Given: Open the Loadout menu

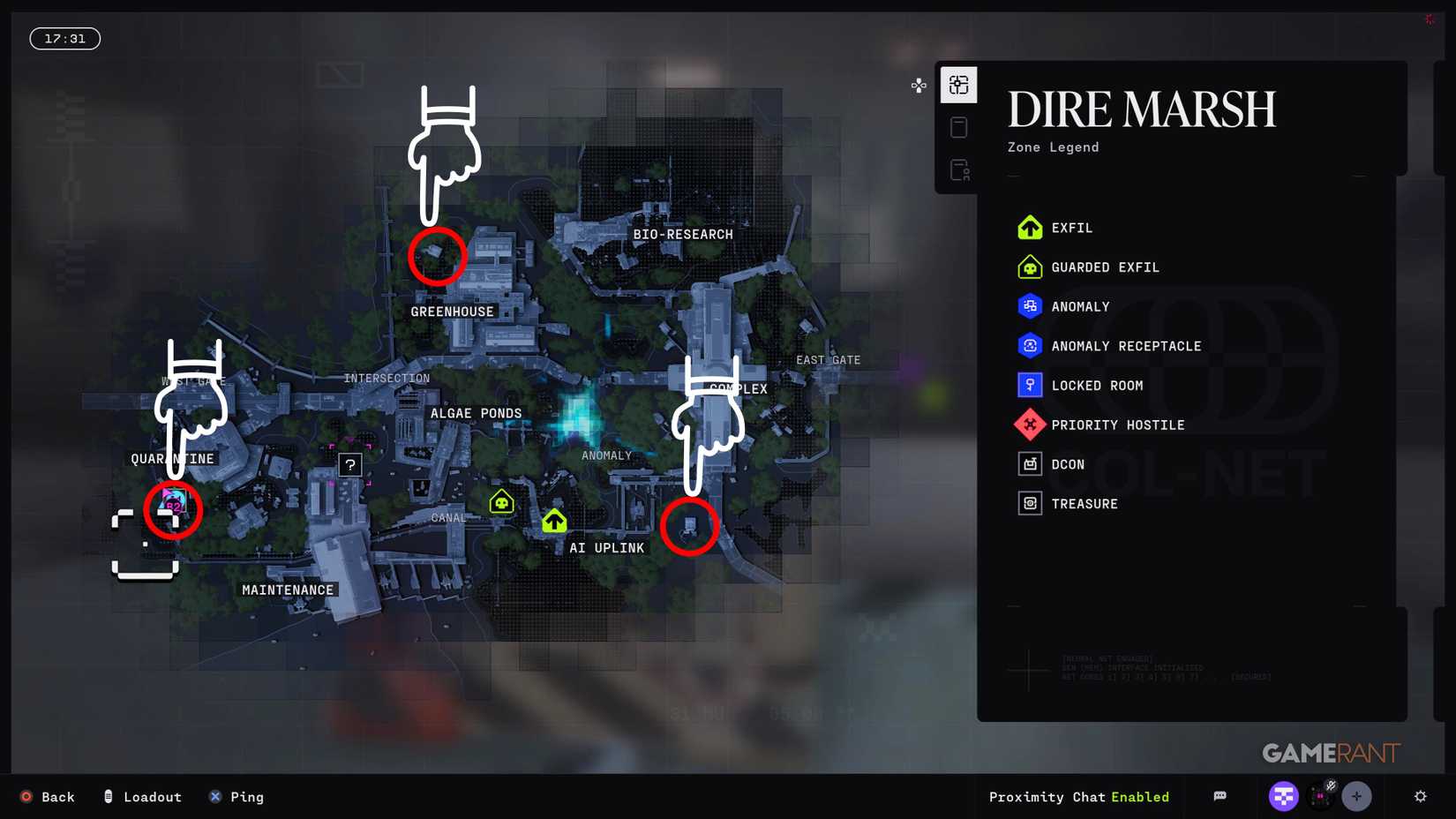Looking at the screenshot, I should (x=142, y=797).
